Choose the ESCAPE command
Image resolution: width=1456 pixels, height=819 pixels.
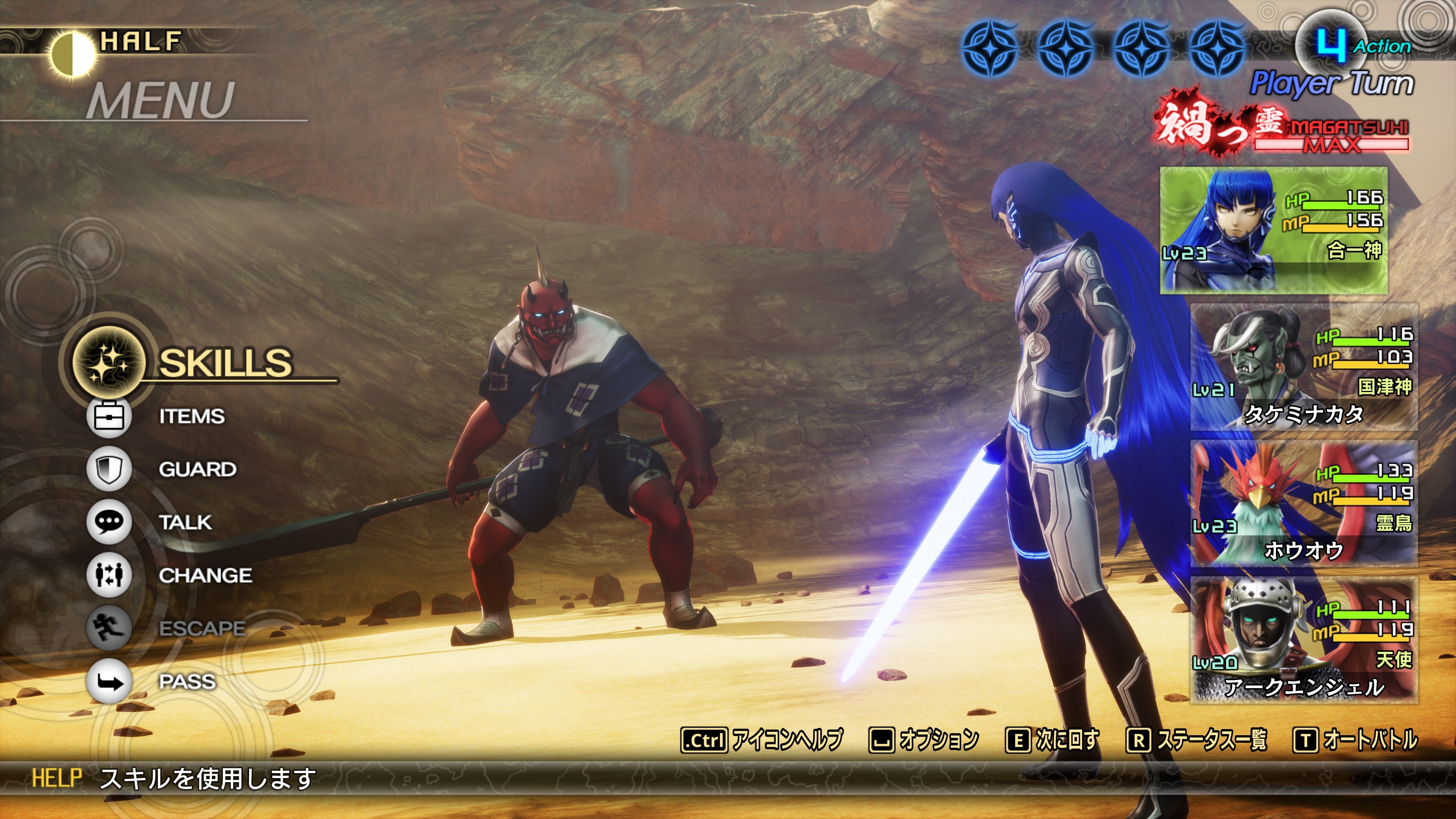click(x=201, y=628)
